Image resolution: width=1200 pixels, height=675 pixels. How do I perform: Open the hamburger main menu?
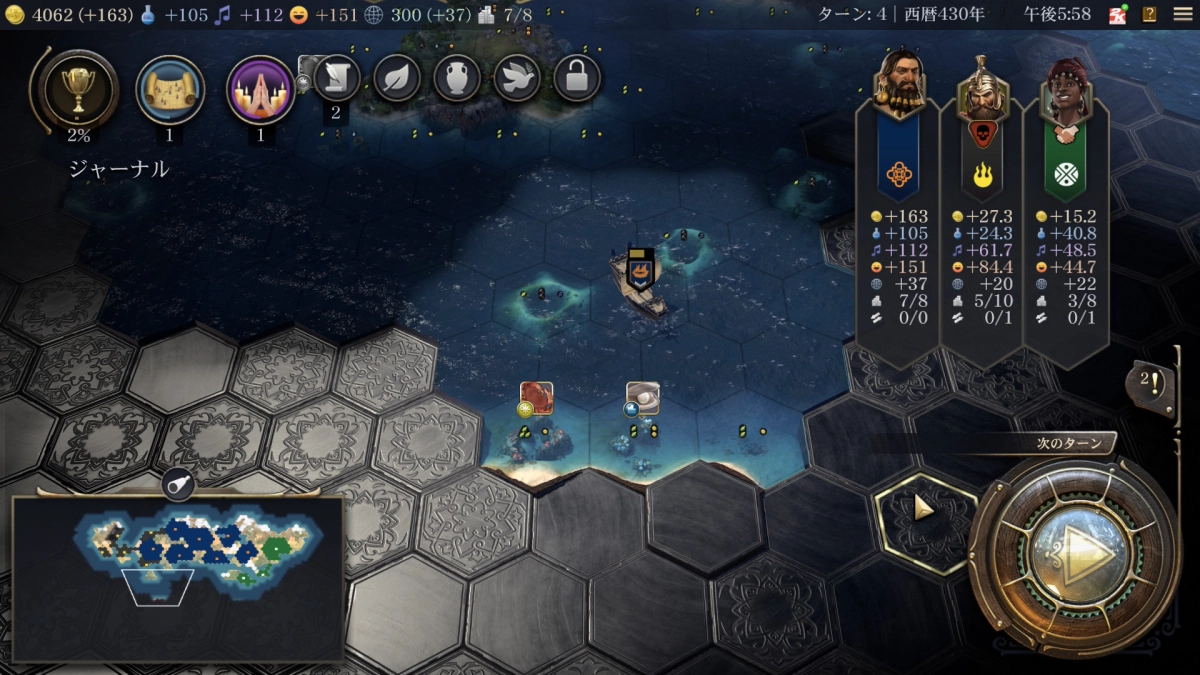[x=1182, y=14]
